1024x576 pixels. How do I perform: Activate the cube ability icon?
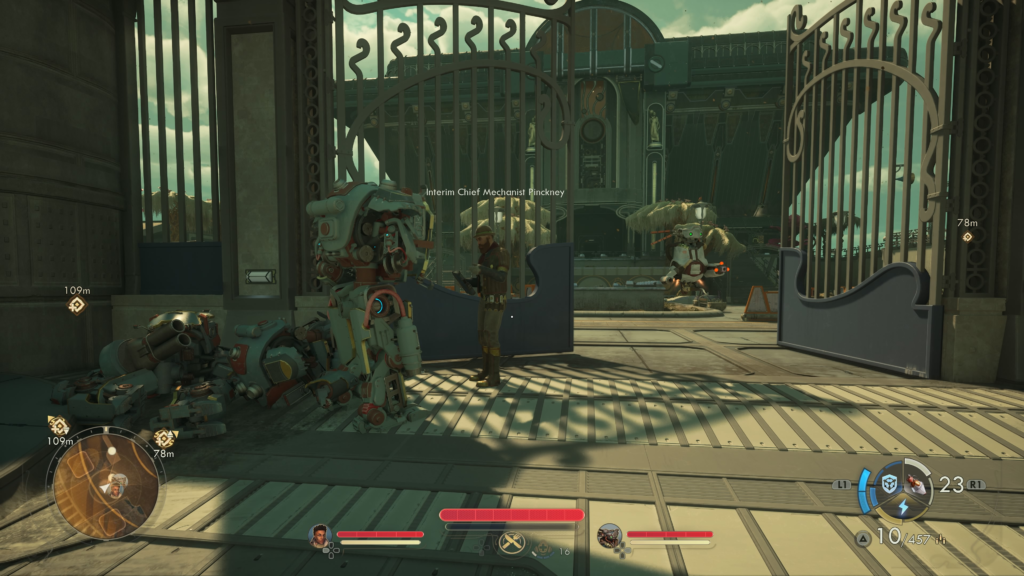[889, 484]
